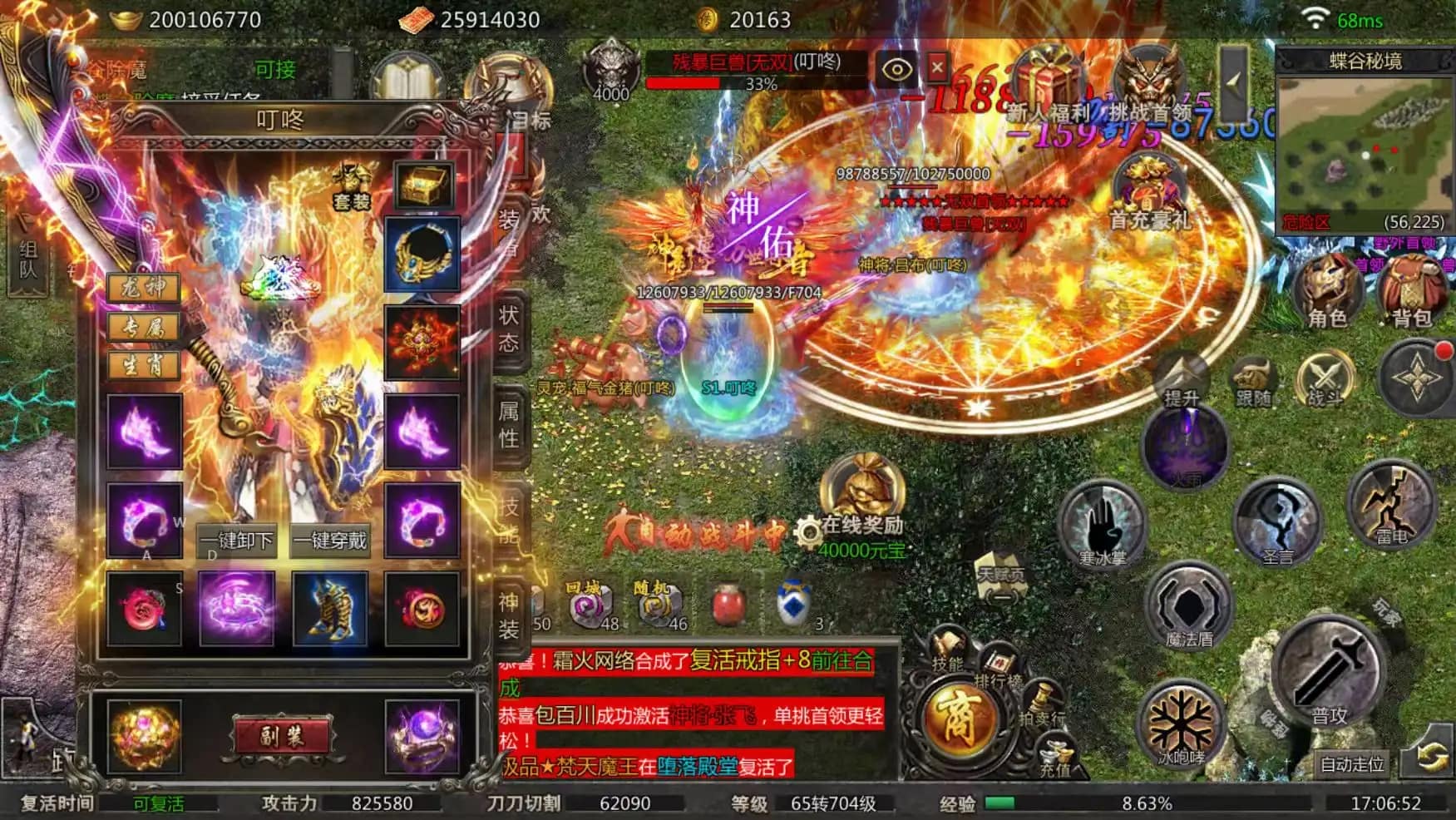Close the boss target frame
Viewport: 1456px width, 820px height.
(x=937, y=67)
